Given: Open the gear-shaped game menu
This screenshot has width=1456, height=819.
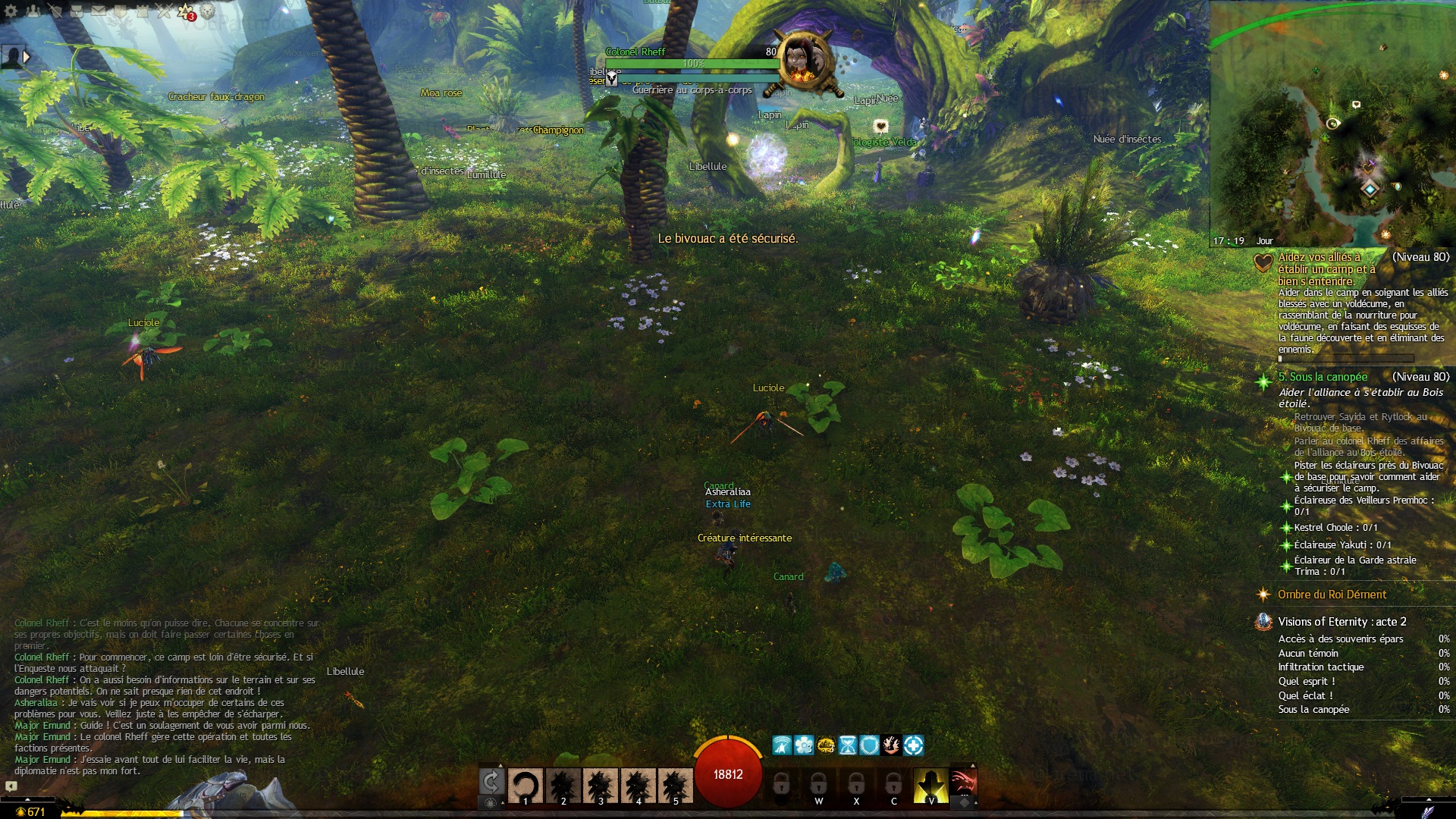Looking at the screenshot, I should (11, 11).
